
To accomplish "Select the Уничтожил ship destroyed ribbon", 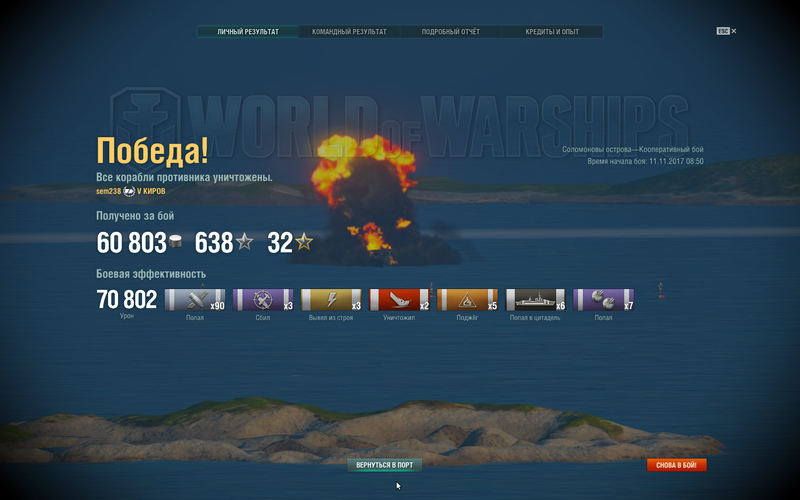I will [400, 300].
